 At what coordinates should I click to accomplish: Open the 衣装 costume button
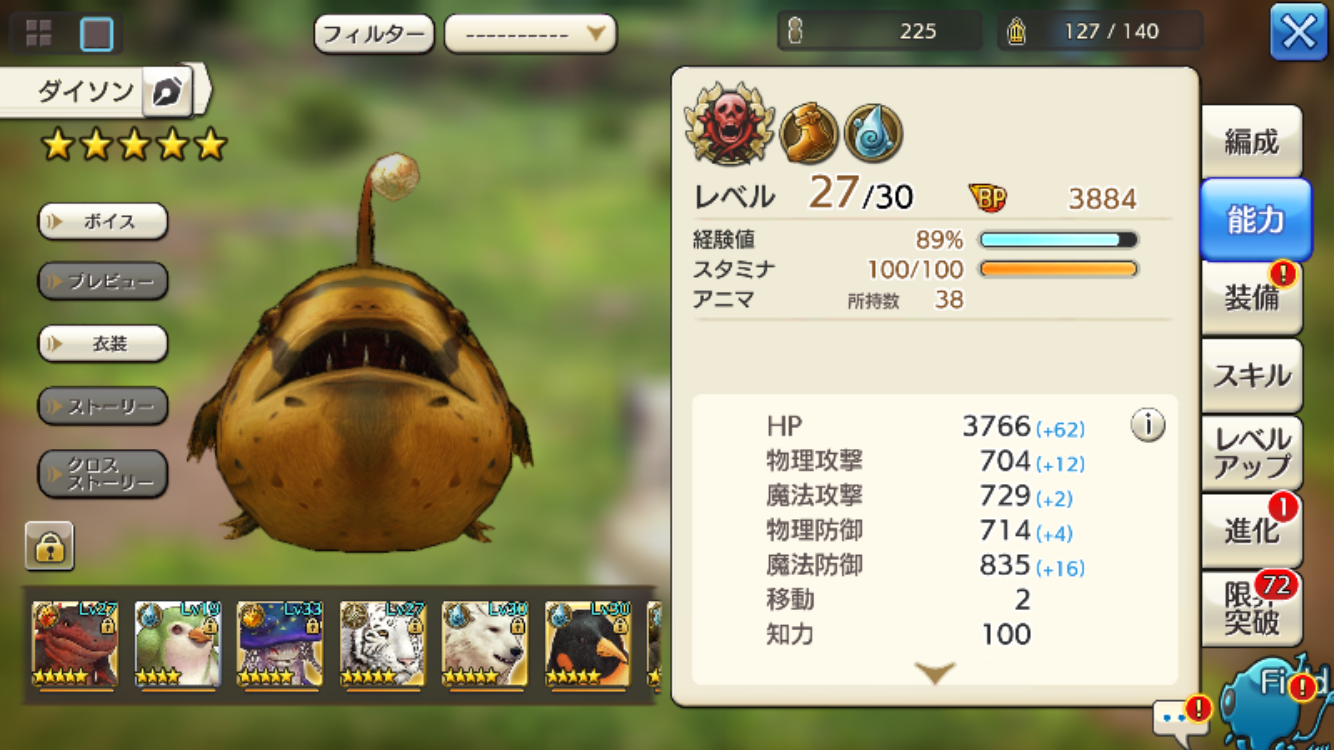click(103, 344)
